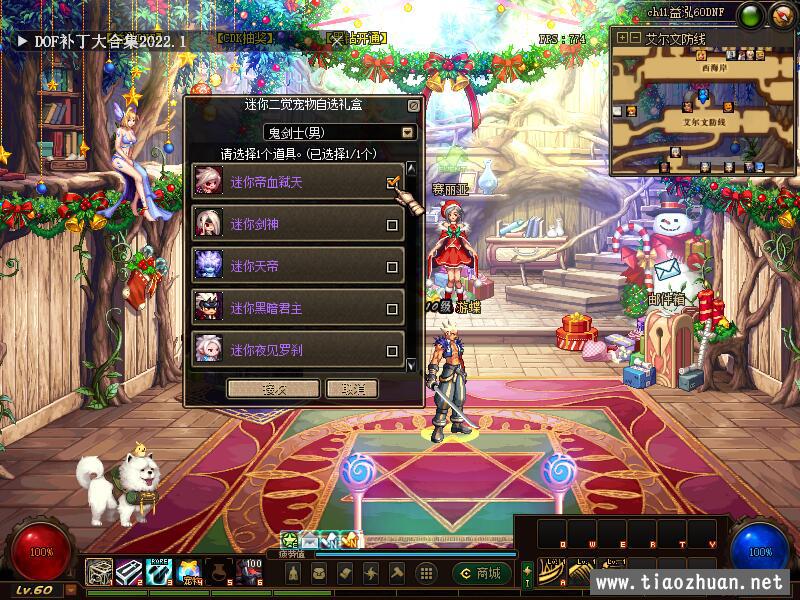Uncheck the 迷你帝血弑天 checkbox
The image size is (800, 600).
(392, 183)
